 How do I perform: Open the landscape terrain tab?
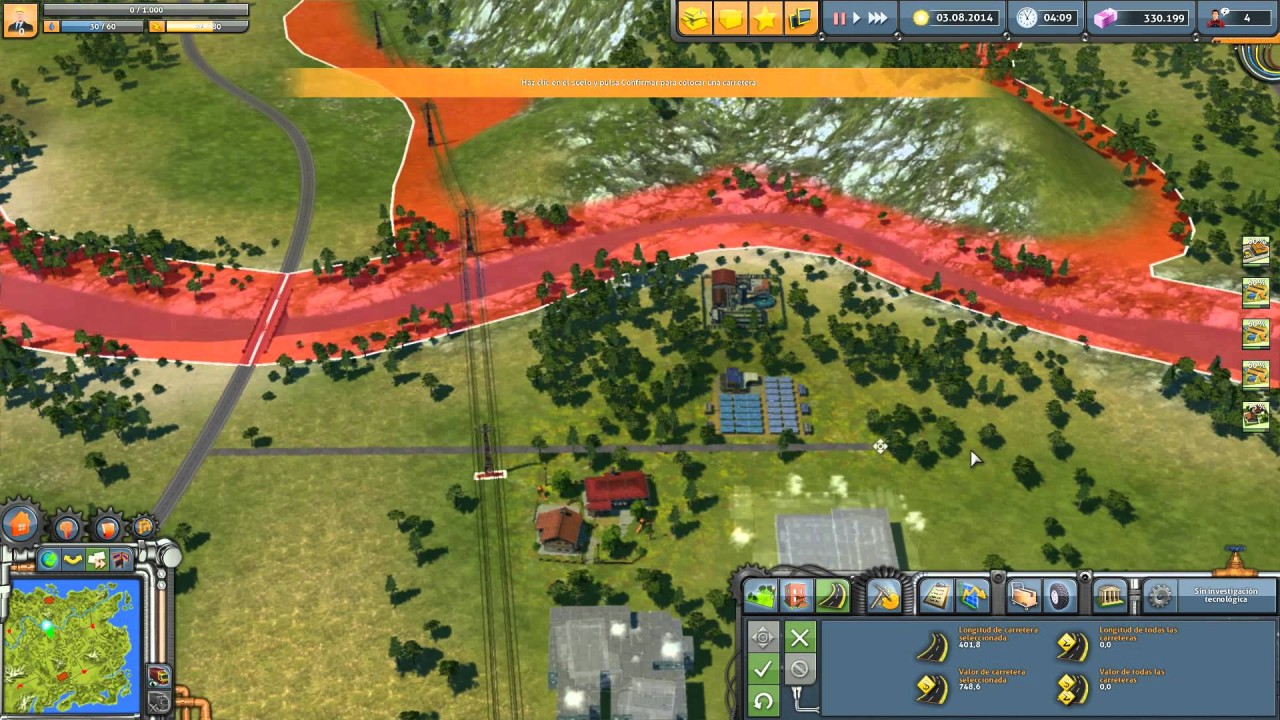pyautogui.click(x=761, y=596)
